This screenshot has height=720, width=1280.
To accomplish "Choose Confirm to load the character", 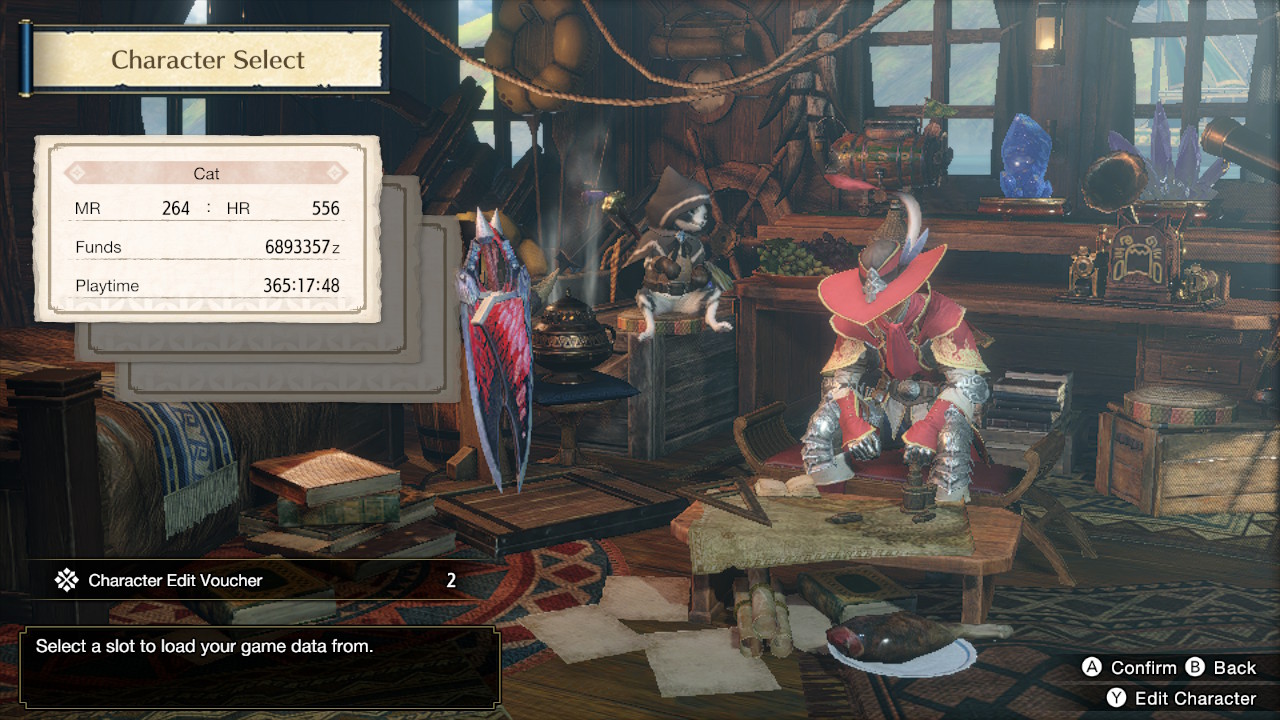I will (1130, 667).
